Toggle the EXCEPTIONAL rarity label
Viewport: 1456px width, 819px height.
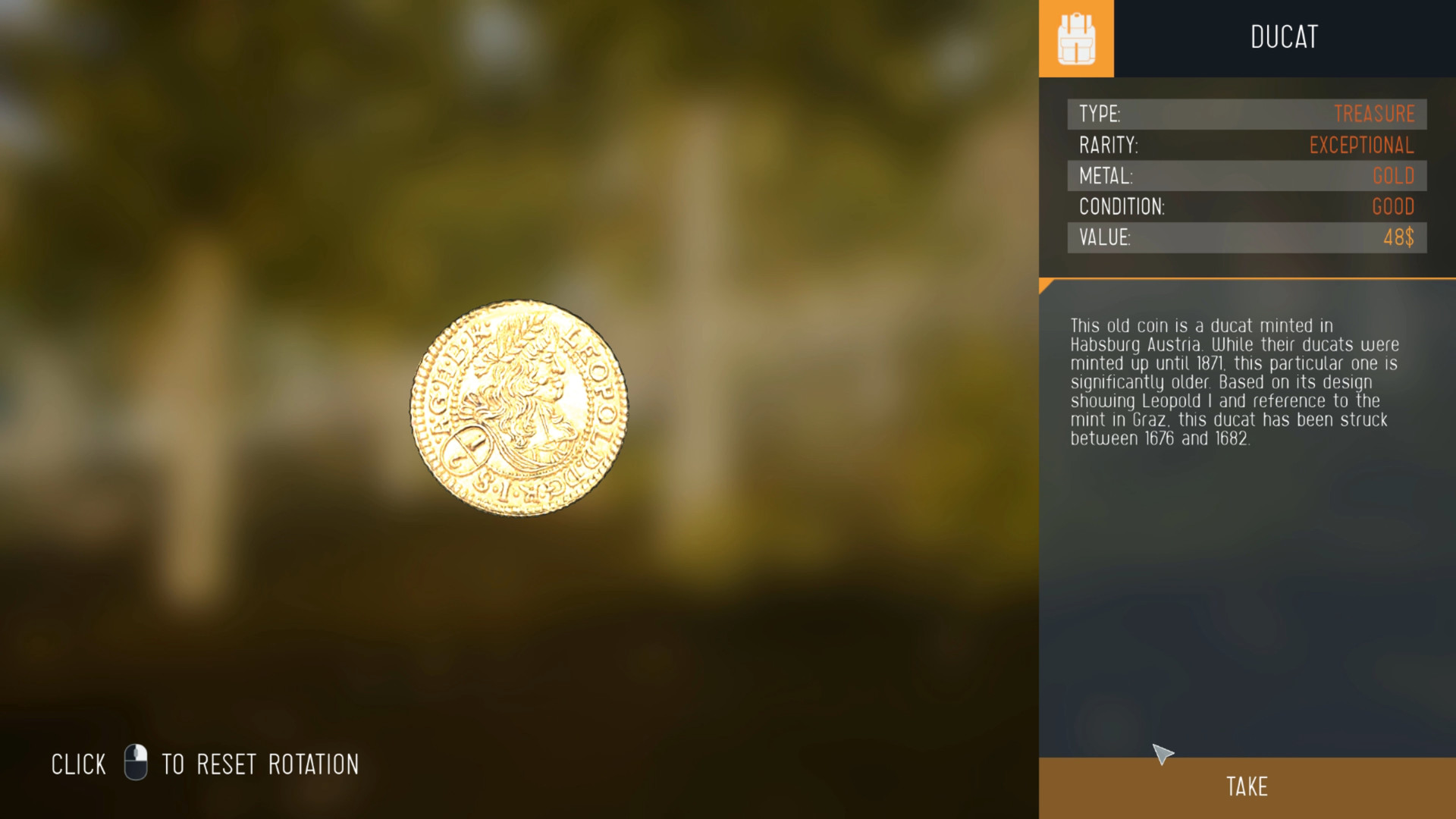point(1361,145)
